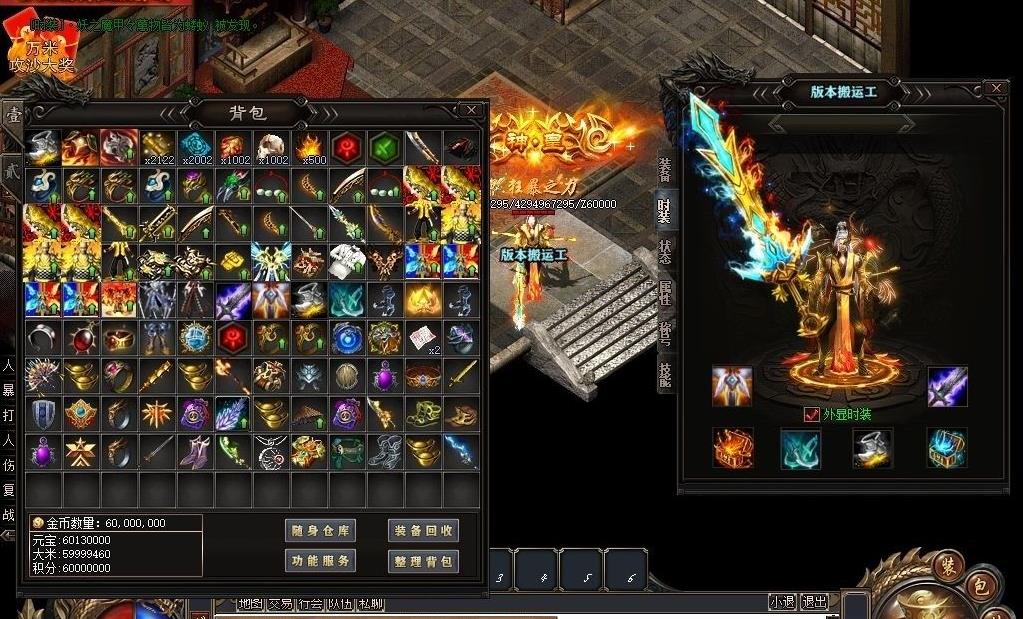Viewport: 1023px width, 619px height.
Task: Switch to the 技能 skills tab
Action: coord(664,374)
